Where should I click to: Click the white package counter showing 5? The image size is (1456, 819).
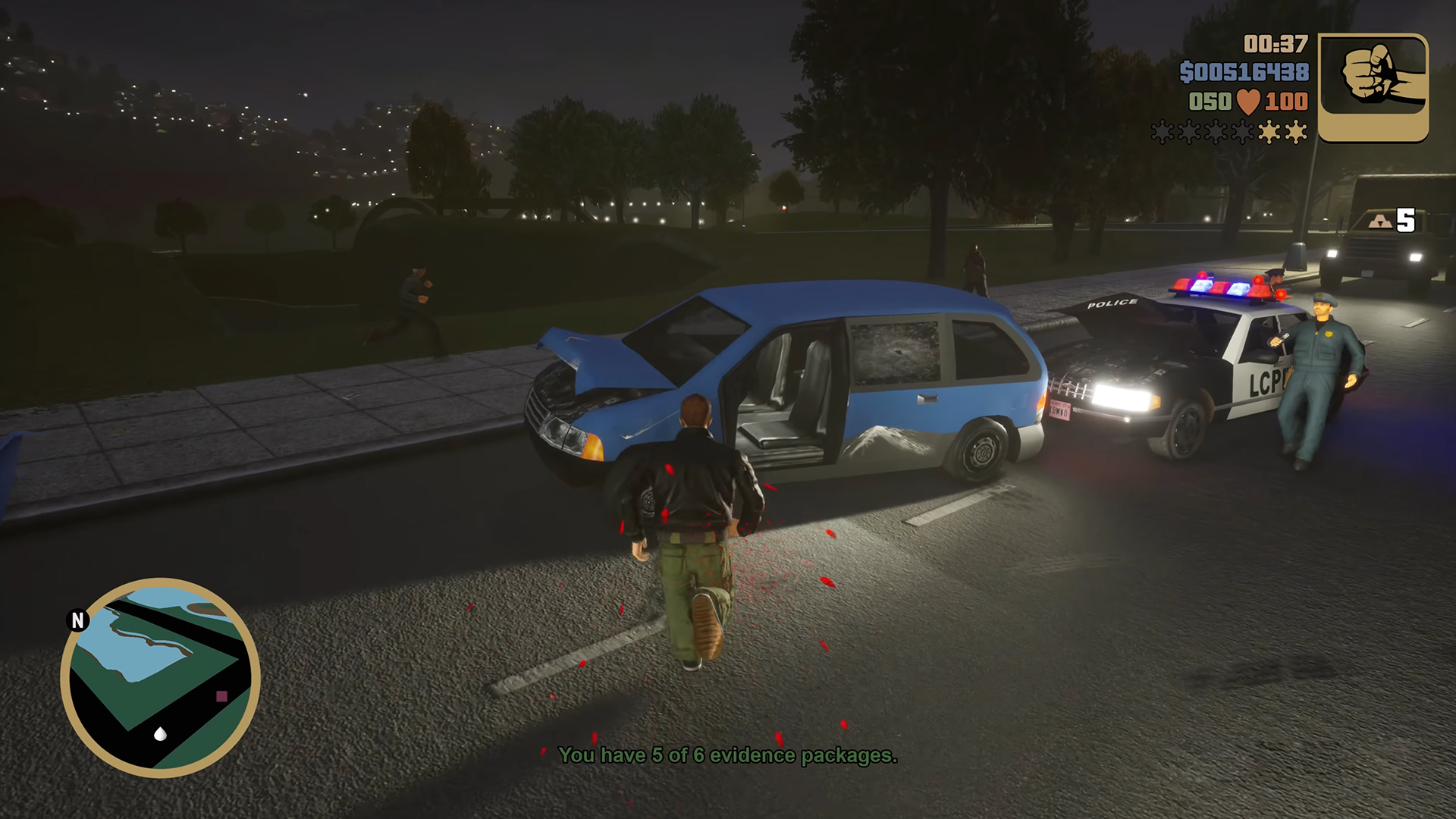(1407, 218)
